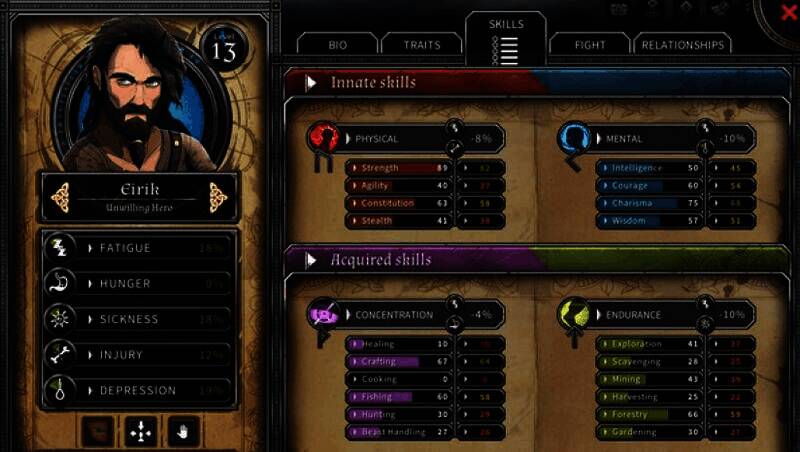Image resolution: width=800 pixels, height=452 pixels.
Task: Open the Relationships tab
Action: tap(683, 45)
